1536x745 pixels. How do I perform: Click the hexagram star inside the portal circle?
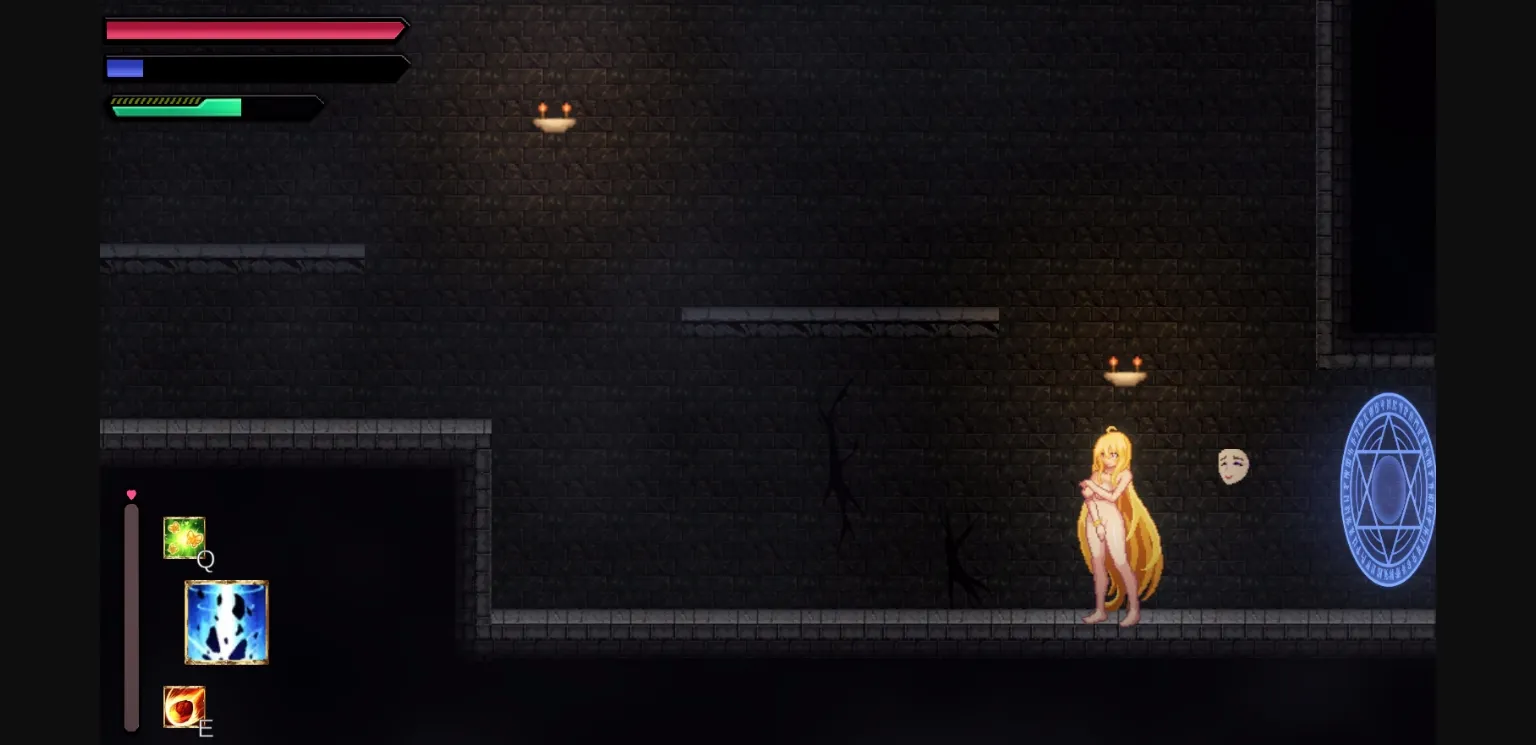point(1388,487)
